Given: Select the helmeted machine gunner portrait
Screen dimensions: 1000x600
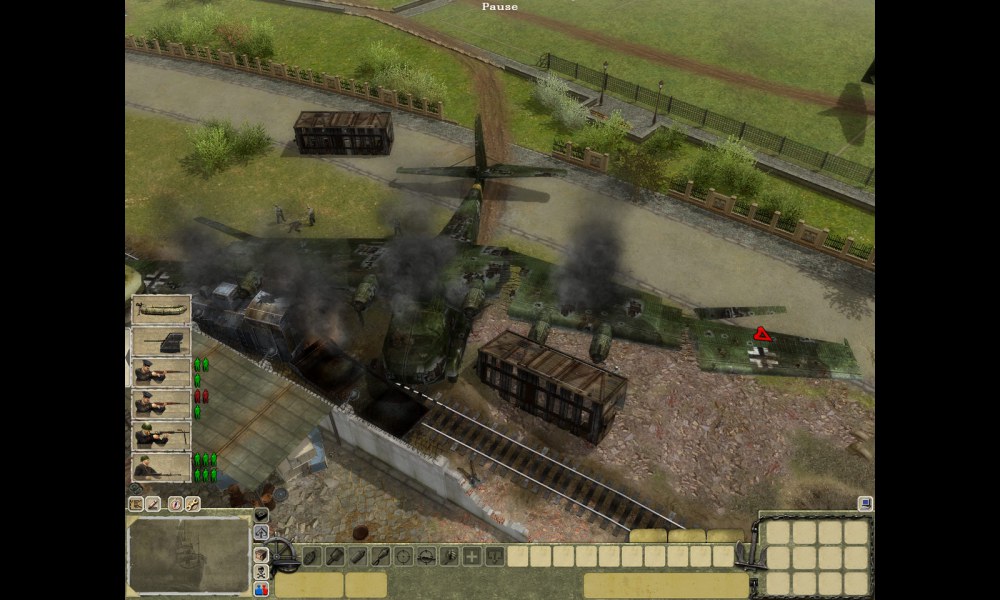Looking at the screenshot, I should 161,436.
